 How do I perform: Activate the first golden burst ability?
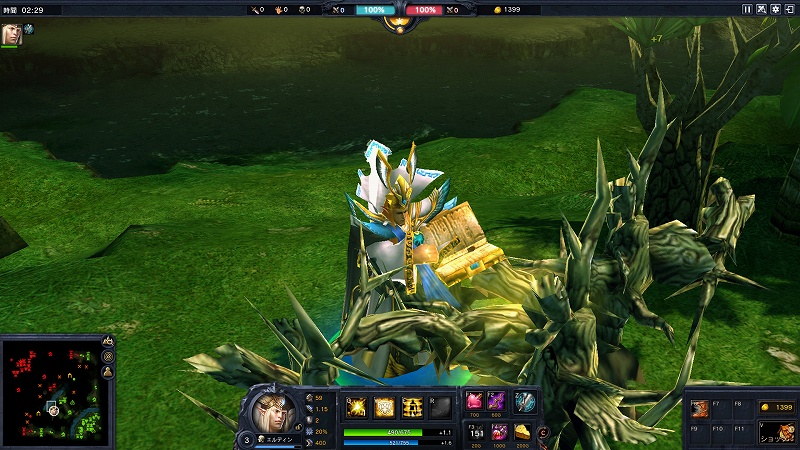357,406
